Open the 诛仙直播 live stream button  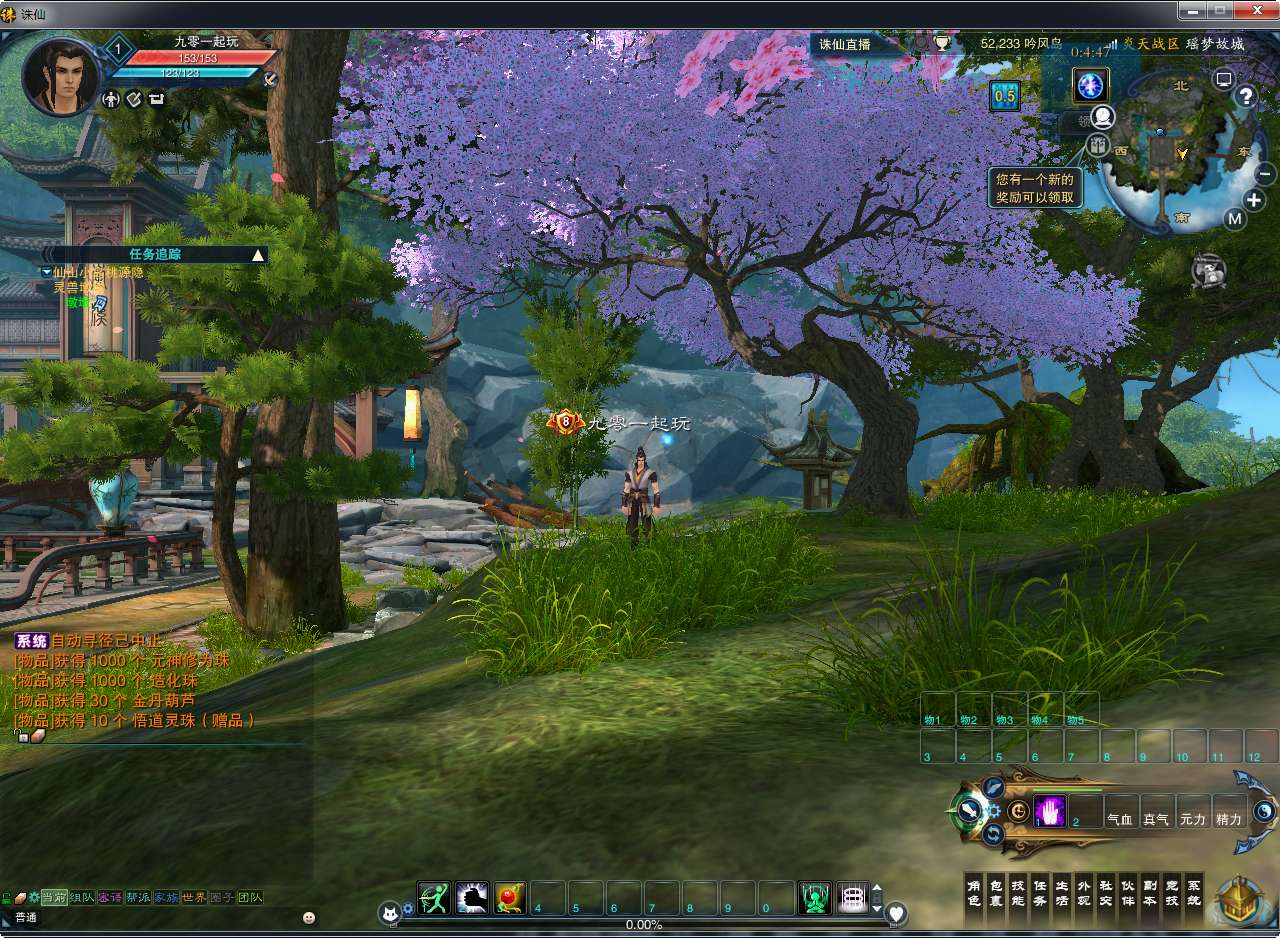pos(845,44)
